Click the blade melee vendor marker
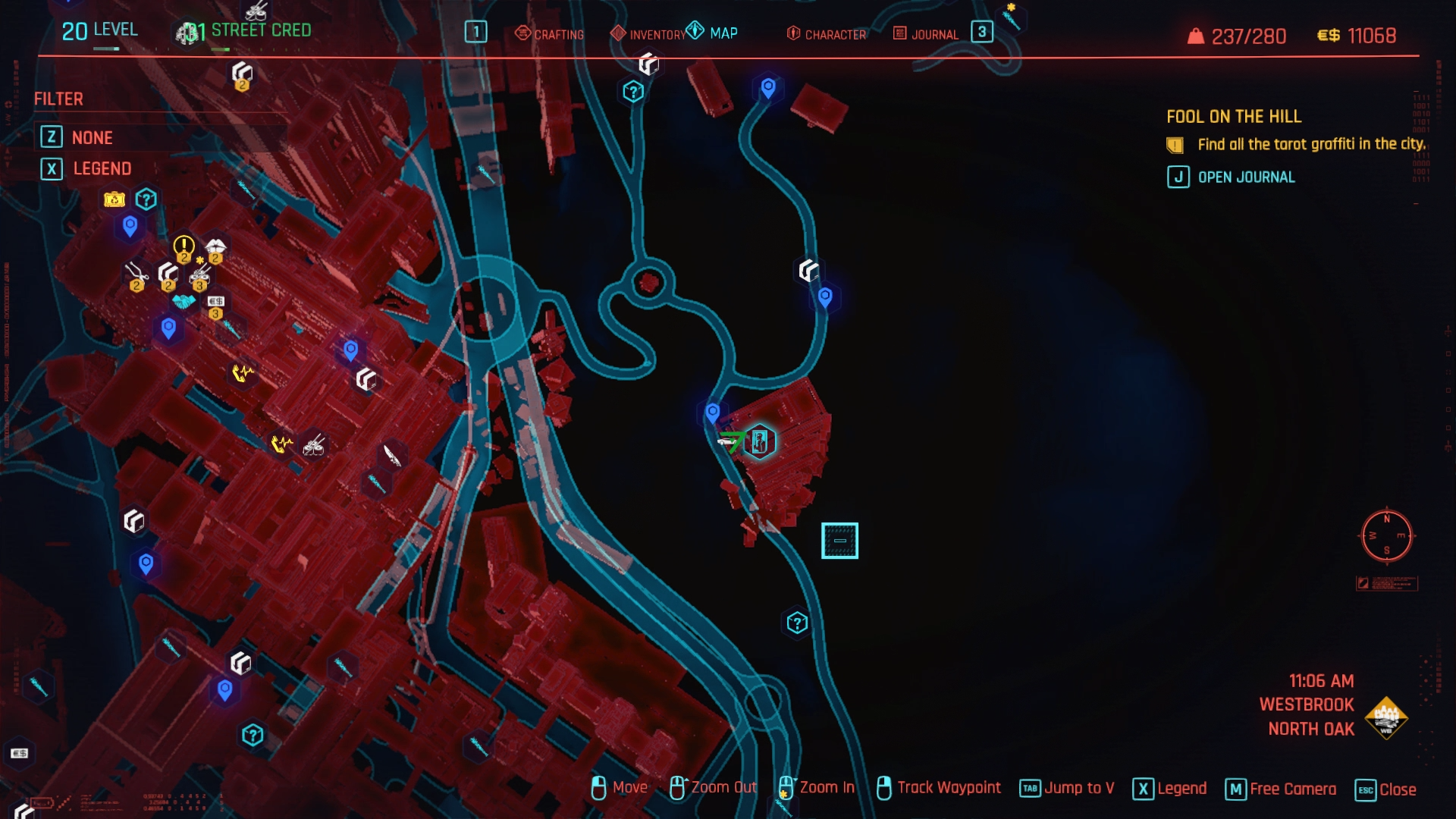Image resolution: width=1456 pixels, height=819 pixels. point(391,455)
